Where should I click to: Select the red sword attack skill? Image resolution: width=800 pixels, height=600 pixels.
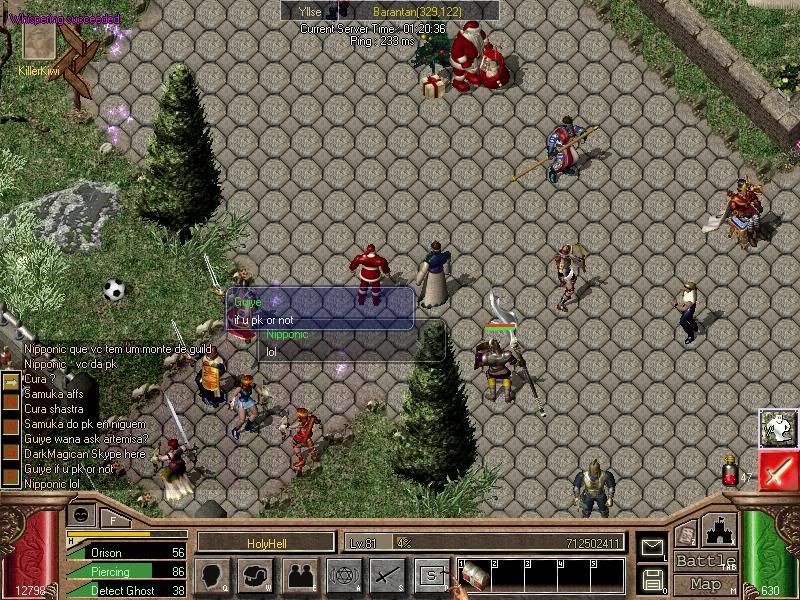click(x=778, y=470)
